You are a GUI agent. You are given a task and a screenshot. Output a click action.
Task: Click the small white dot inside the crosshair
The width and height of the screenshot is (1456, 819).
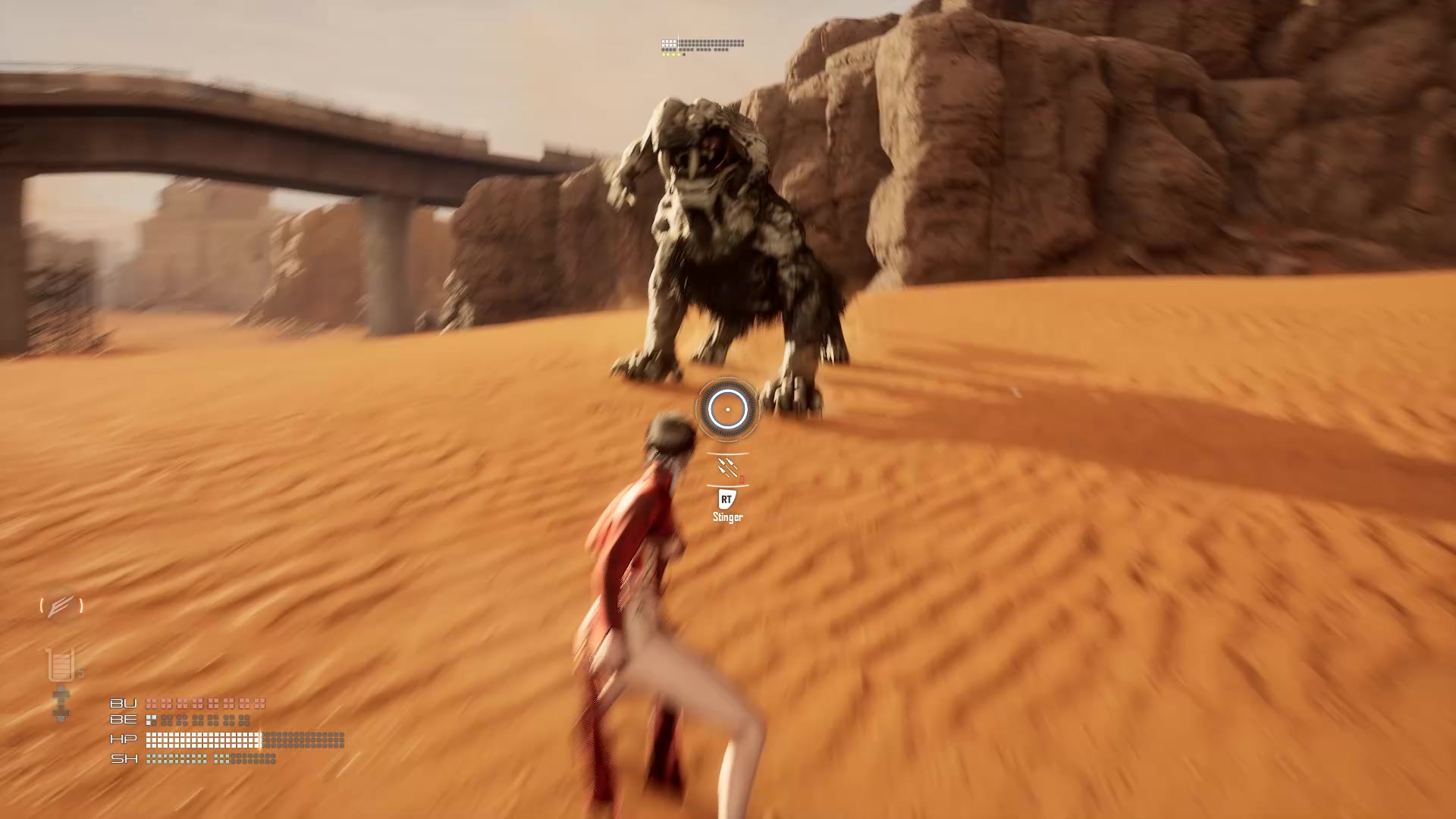pos(728,409)
